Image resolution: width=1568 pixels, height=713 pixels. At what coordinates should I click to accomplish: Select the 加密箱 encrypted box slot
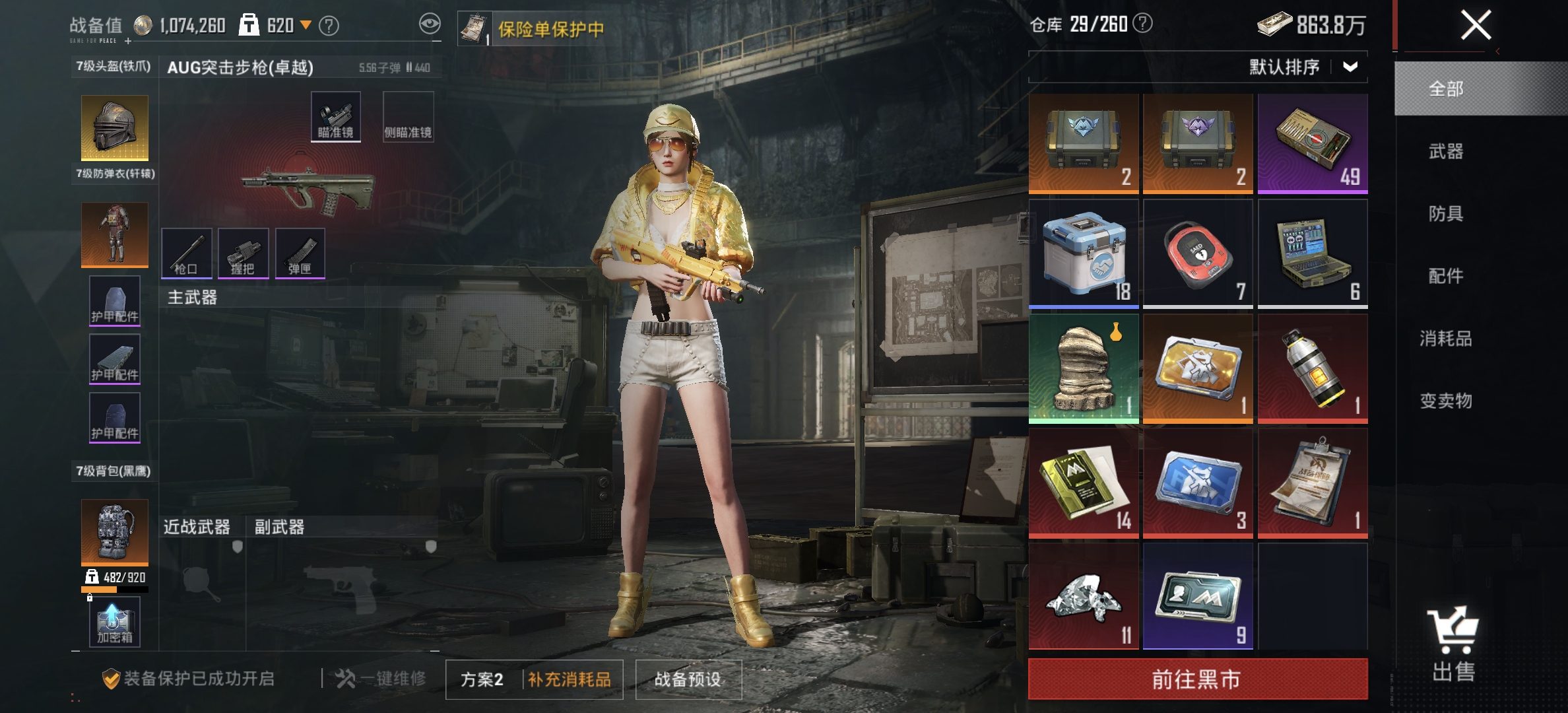[x=115, y=621]
